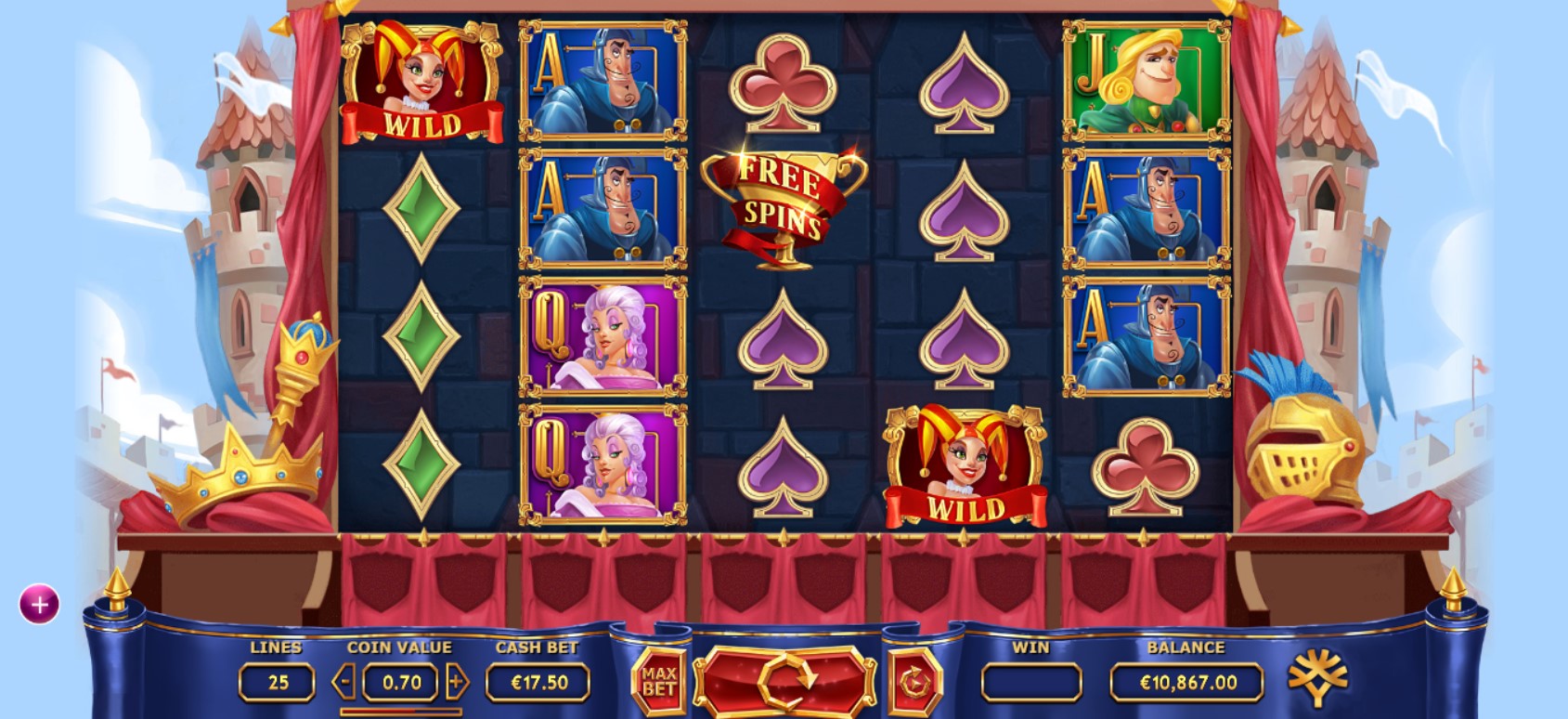Open the autoplay spin options

tap(914, 683)
